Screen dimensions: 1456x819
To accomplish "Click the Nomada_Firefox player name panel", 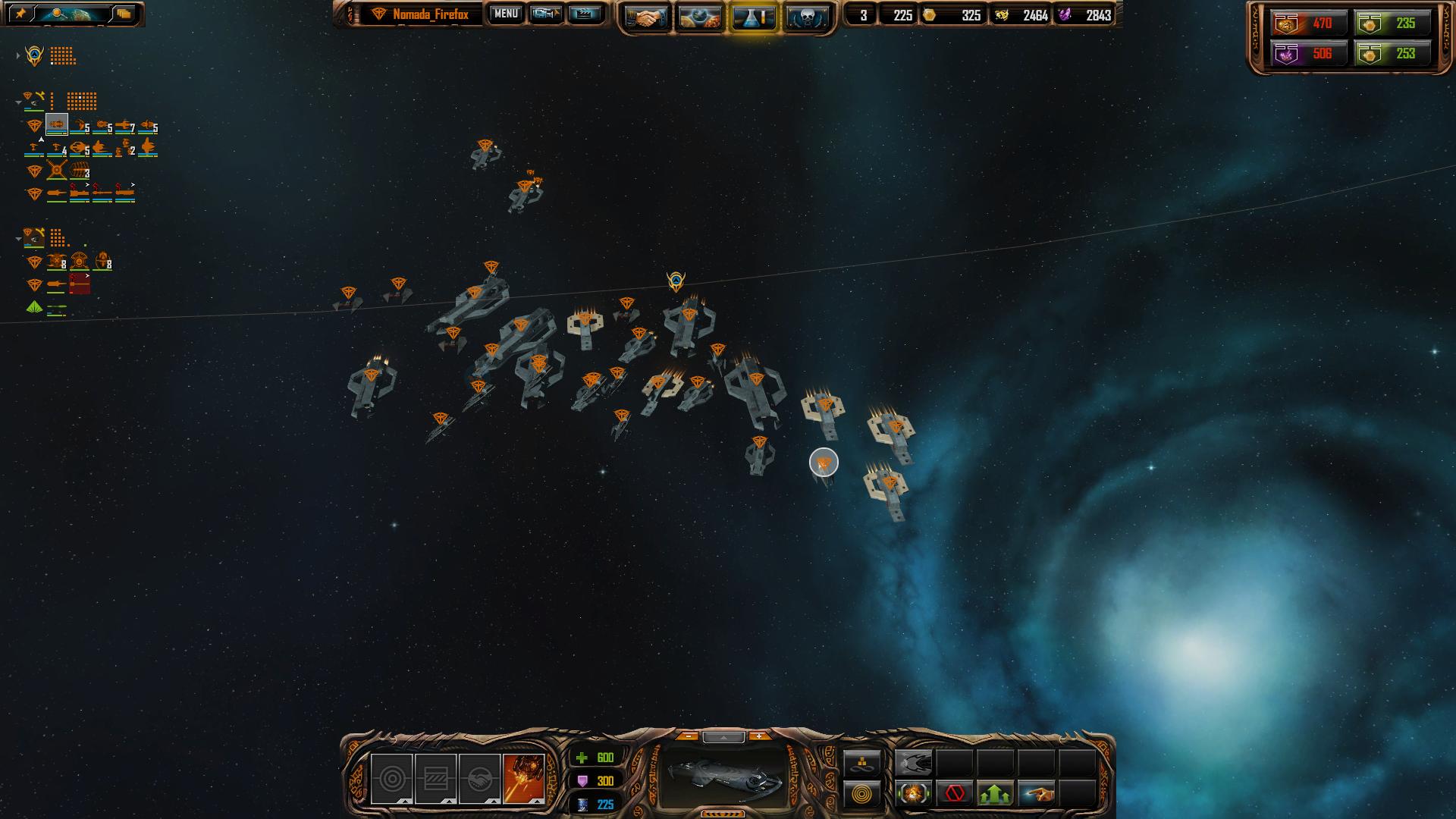I will pyautogui.click(x=430, y=14).
